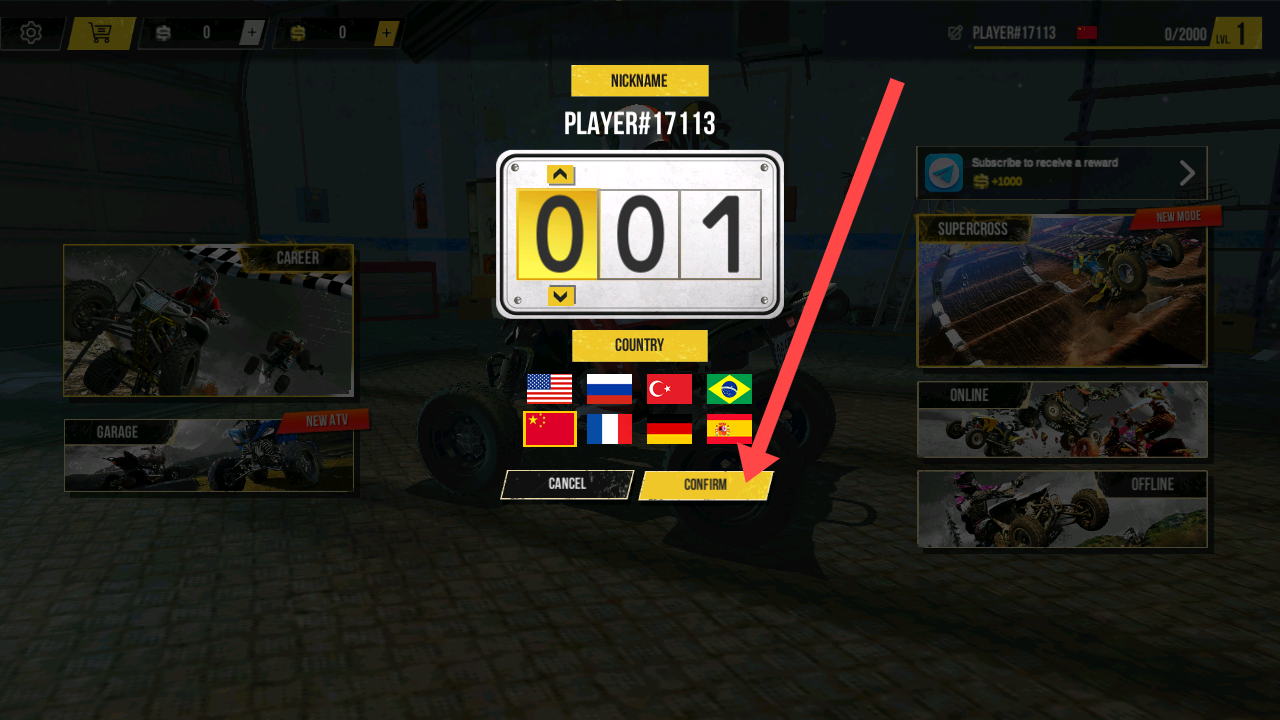Viewport: 1280px width, 720px height.
Task: Open the settings gear icon
Action: 31,33
